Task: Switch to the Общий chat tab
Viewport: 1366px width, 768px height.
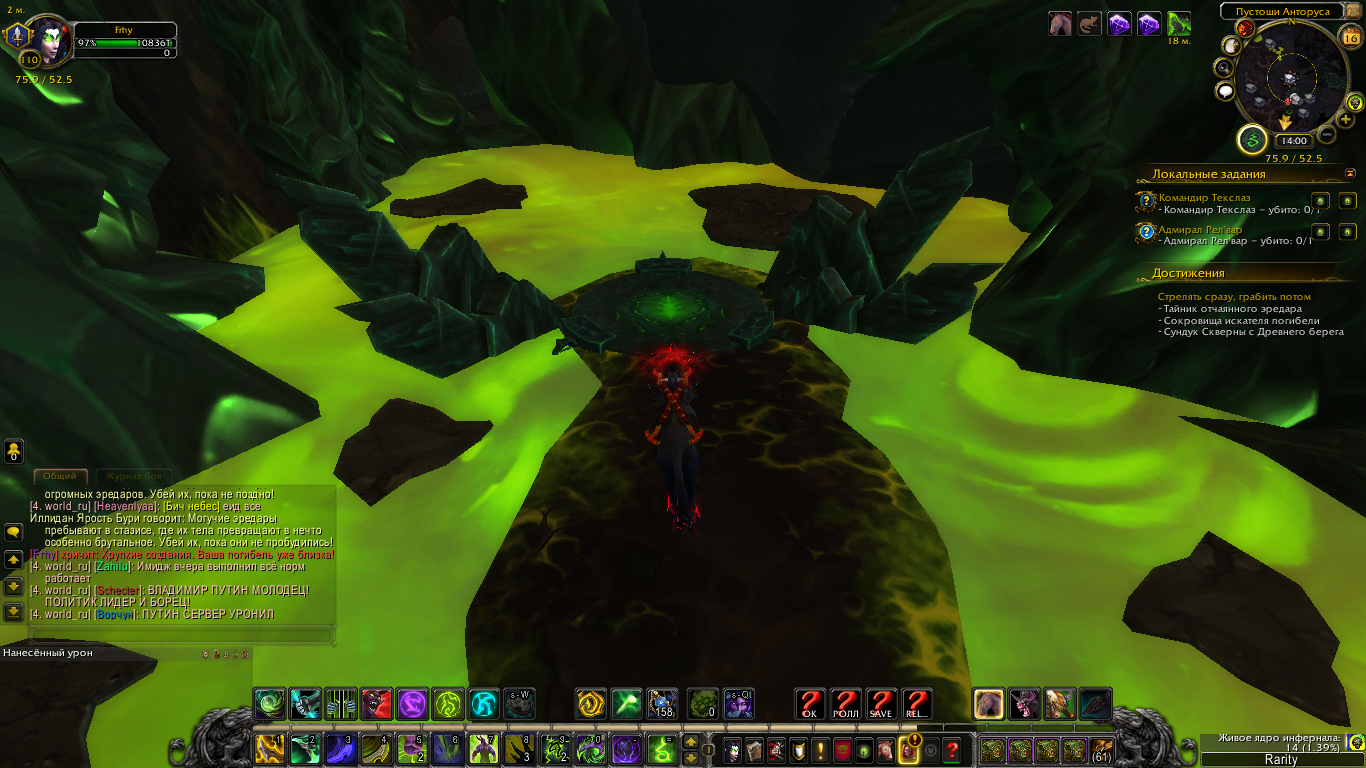Action: pos(60,477)
